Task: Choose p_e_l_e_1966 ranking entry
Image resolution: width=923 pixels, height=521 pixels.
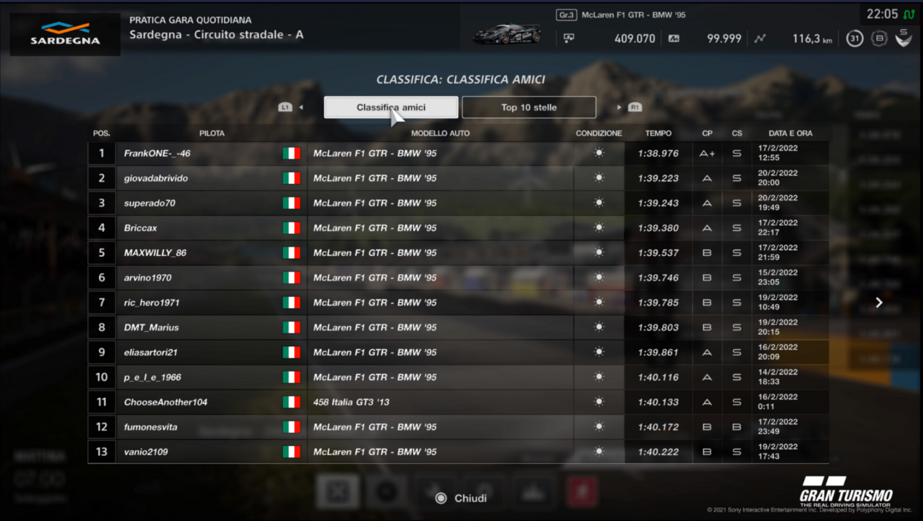Action: (458, 377)
